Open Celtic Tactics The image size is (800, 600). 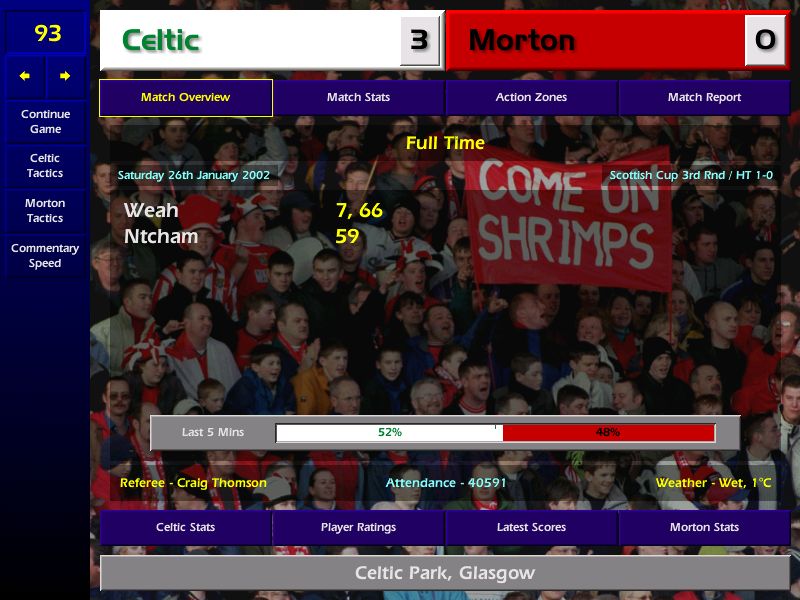(x=45, y=165)
